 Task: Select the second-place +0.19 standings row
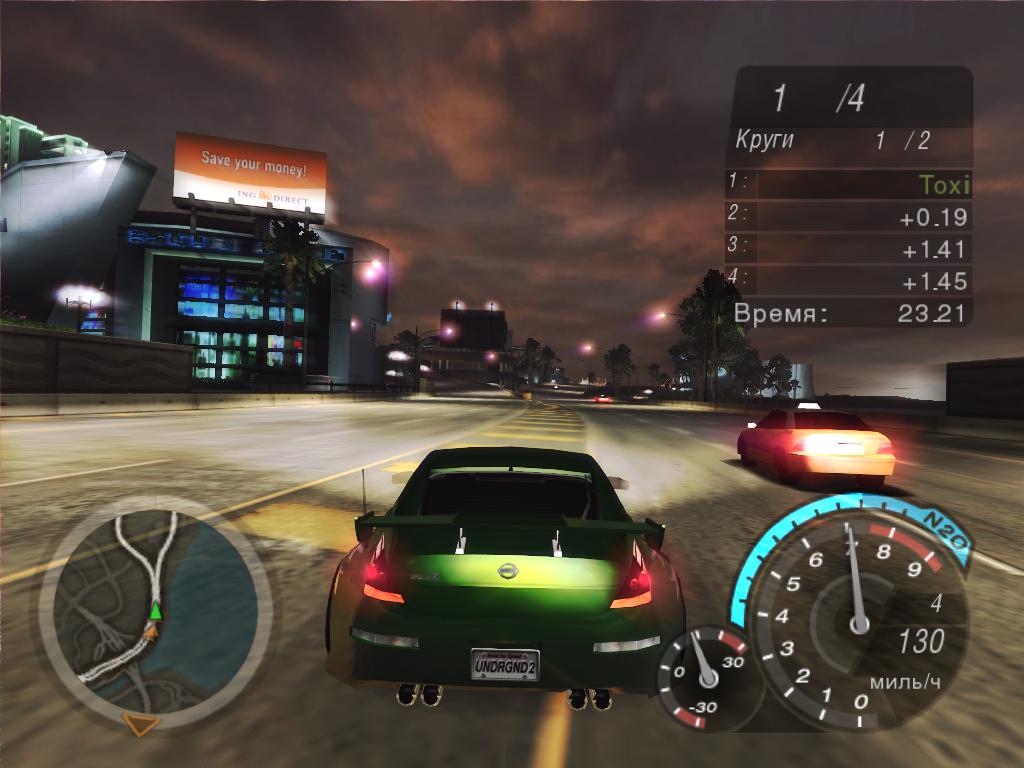848,217
